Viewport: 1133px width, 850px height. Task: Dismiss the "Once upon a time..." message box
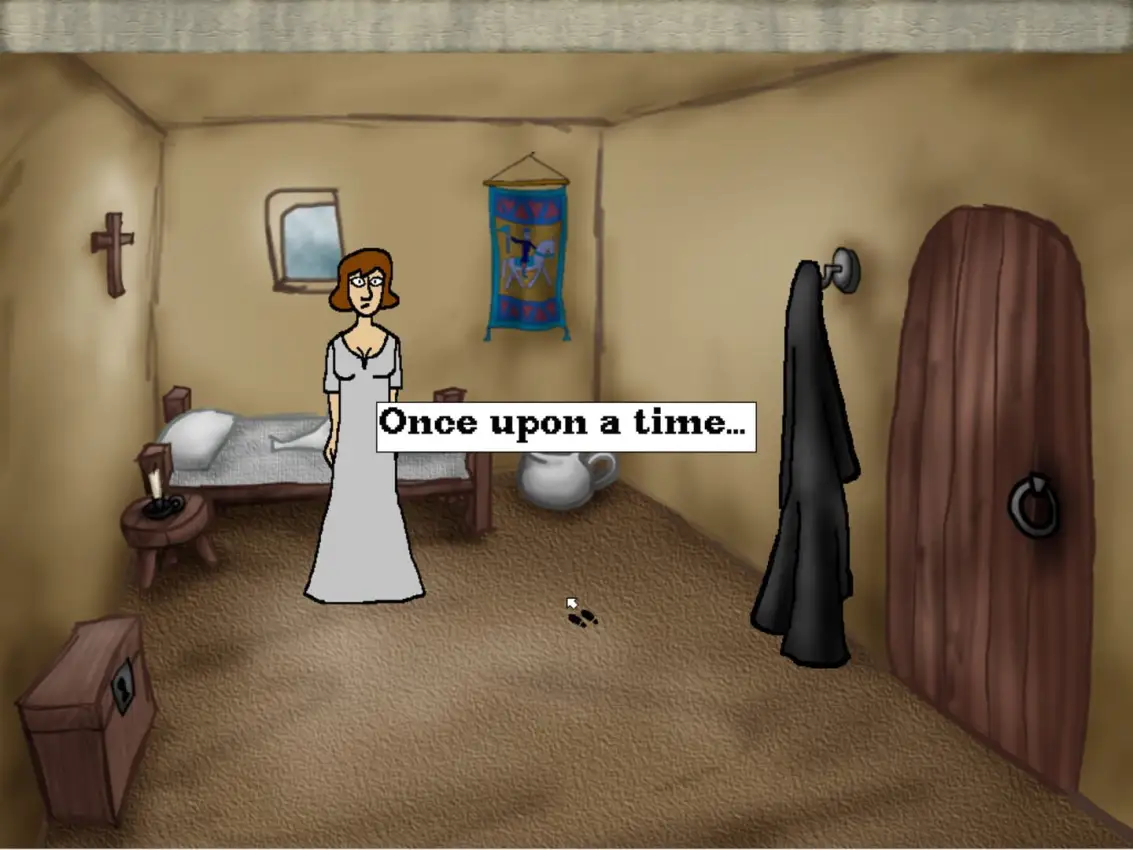pos(565,426)
